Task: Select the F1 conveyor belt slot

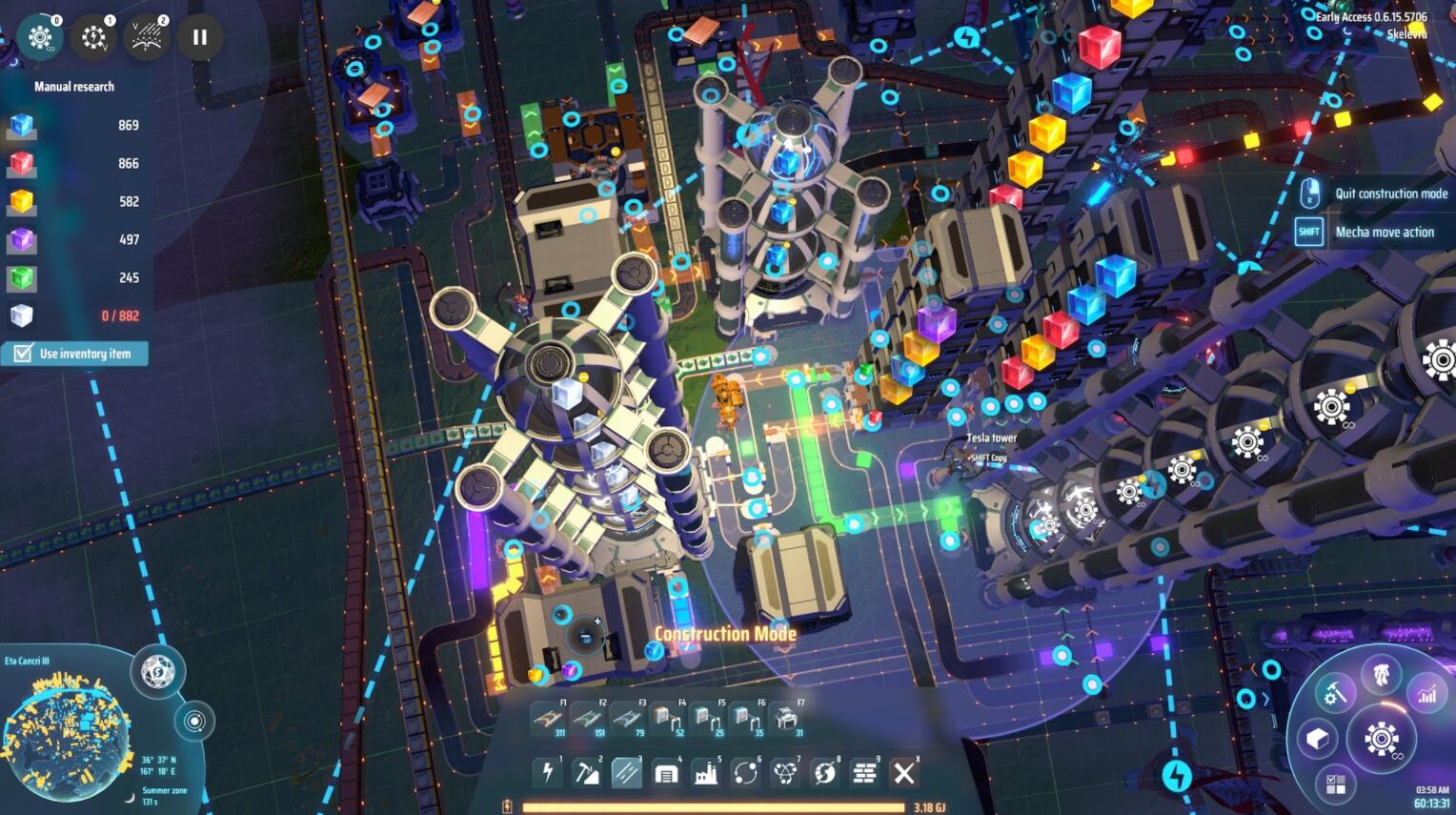Action: tap(549, 719)
